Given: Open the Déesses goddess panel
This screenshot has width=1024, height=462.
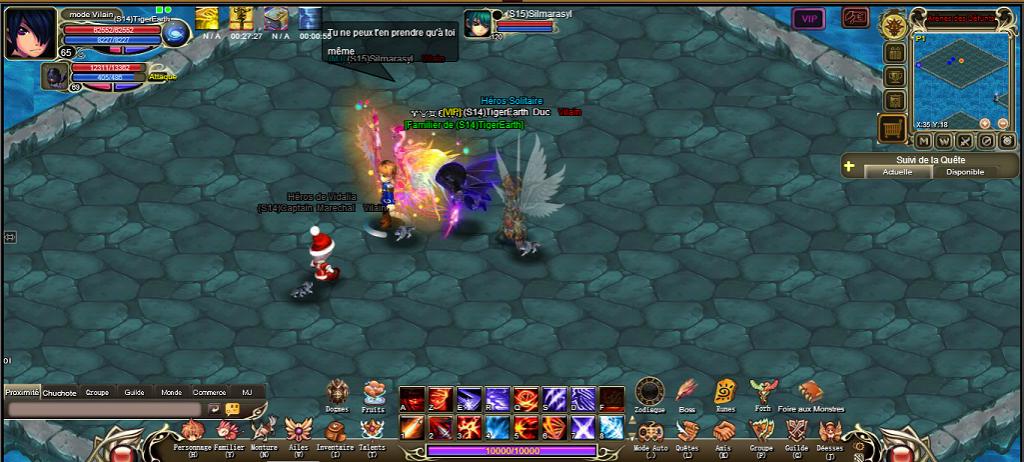Looking at the screenshot, I should [830, 431].
